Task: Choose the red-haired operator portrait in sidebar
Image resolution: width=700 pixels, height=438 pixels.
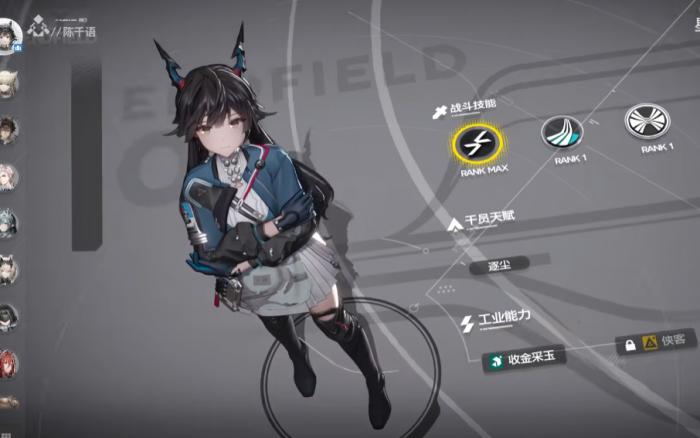Action: 8,362
